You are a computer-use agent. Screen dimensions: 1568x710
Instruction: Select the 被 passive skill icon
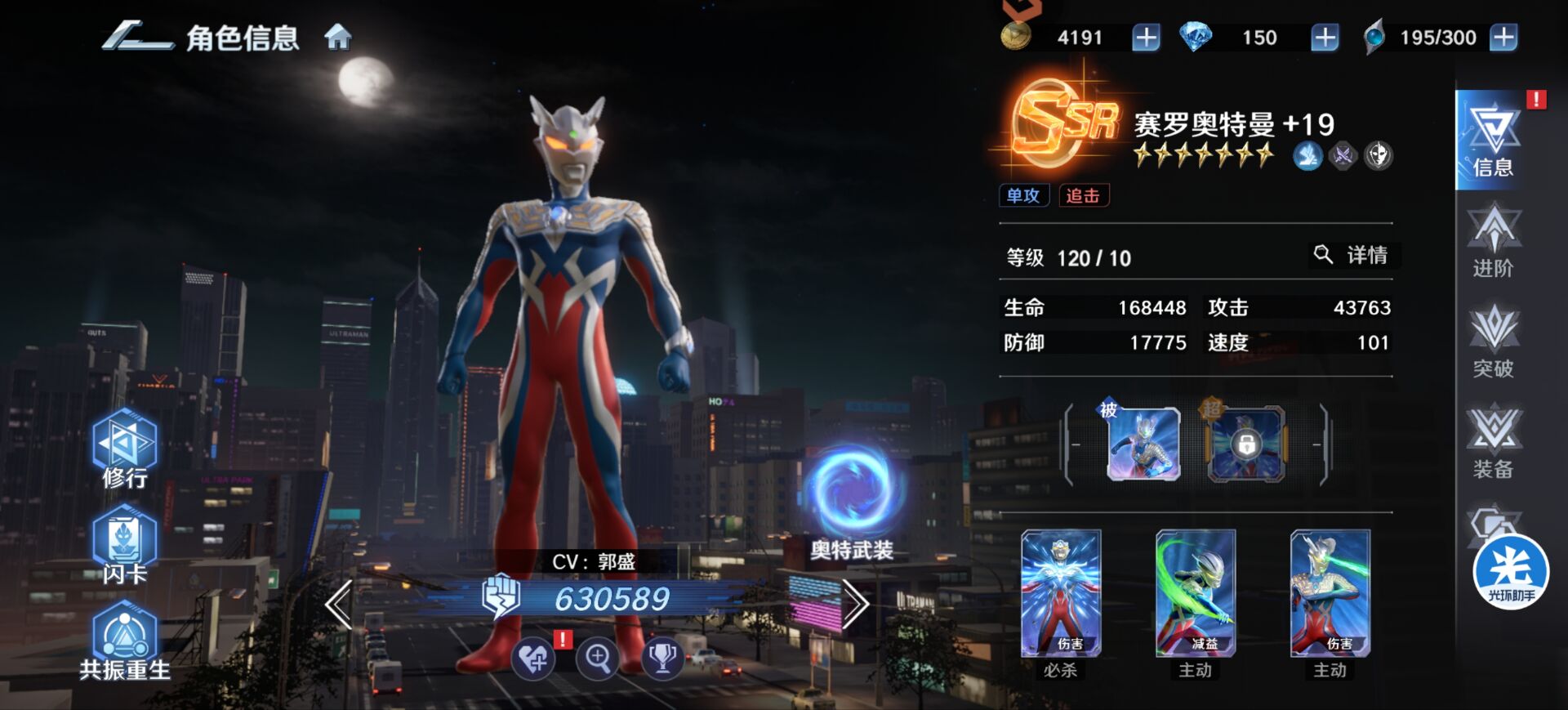1143,444
